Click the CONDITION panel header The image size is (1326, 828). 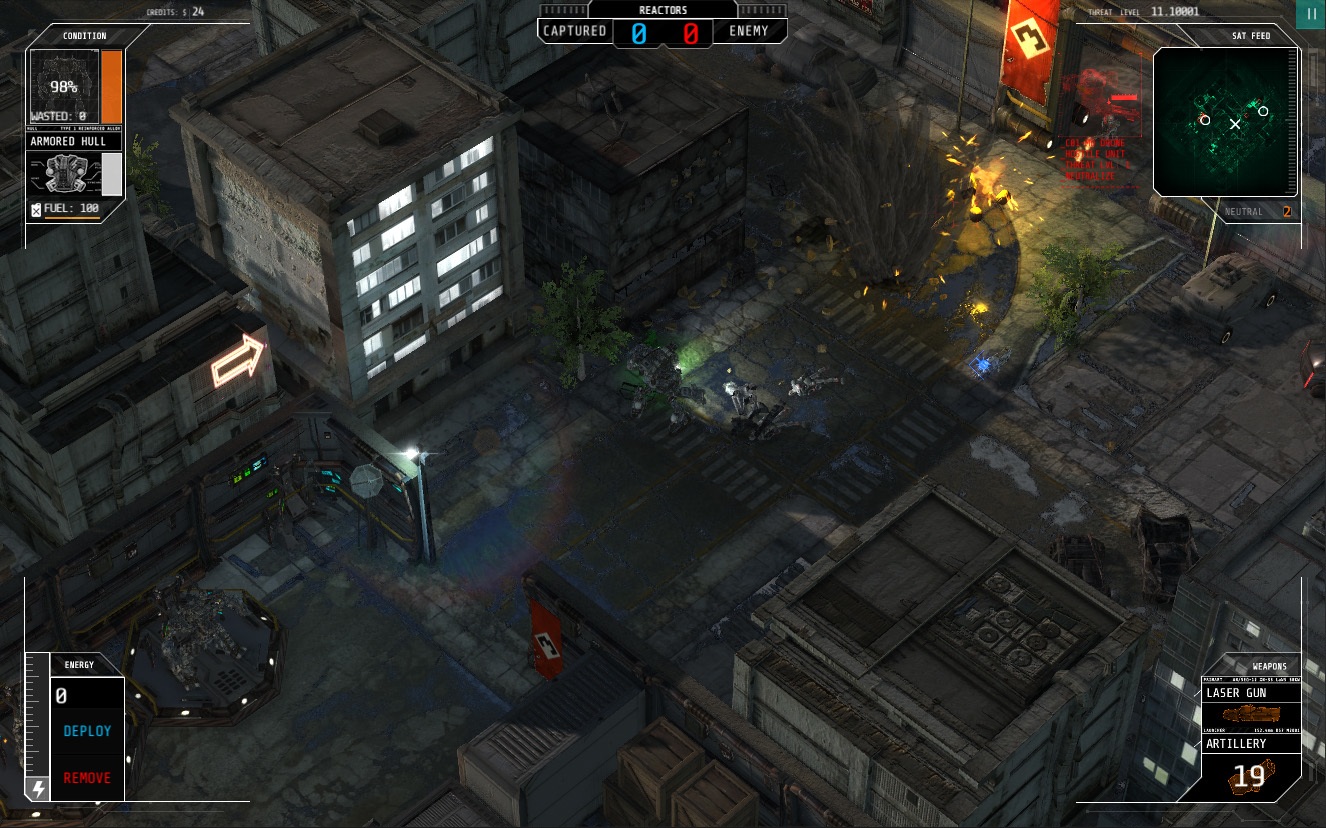(84, 35)
